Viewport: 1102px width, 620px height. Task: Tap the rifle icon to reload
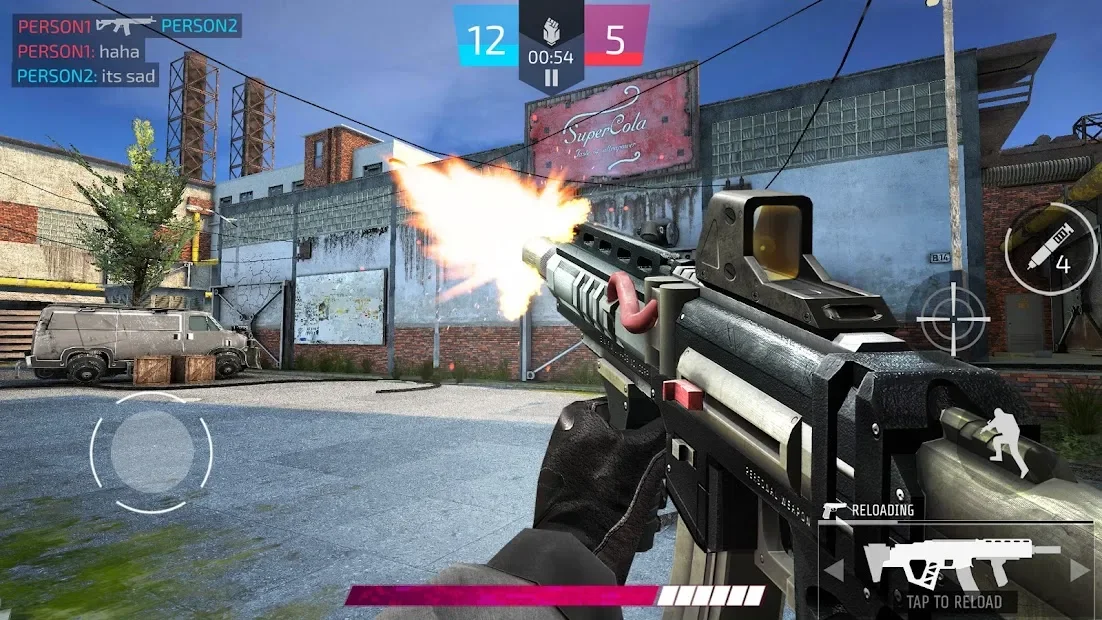(960, 564)
